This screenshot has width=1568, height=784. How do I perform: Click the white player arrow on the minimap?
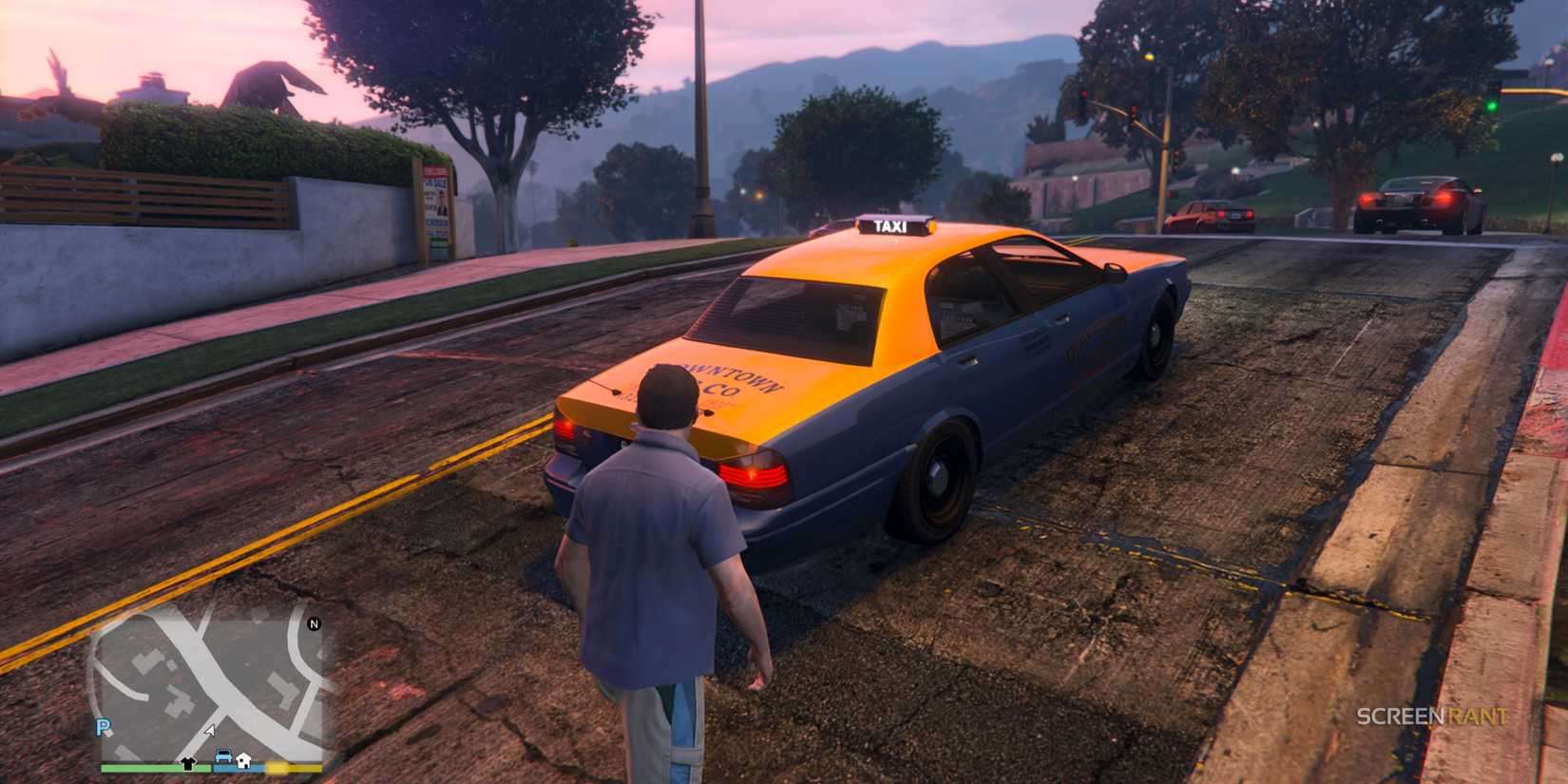(210, 730)
